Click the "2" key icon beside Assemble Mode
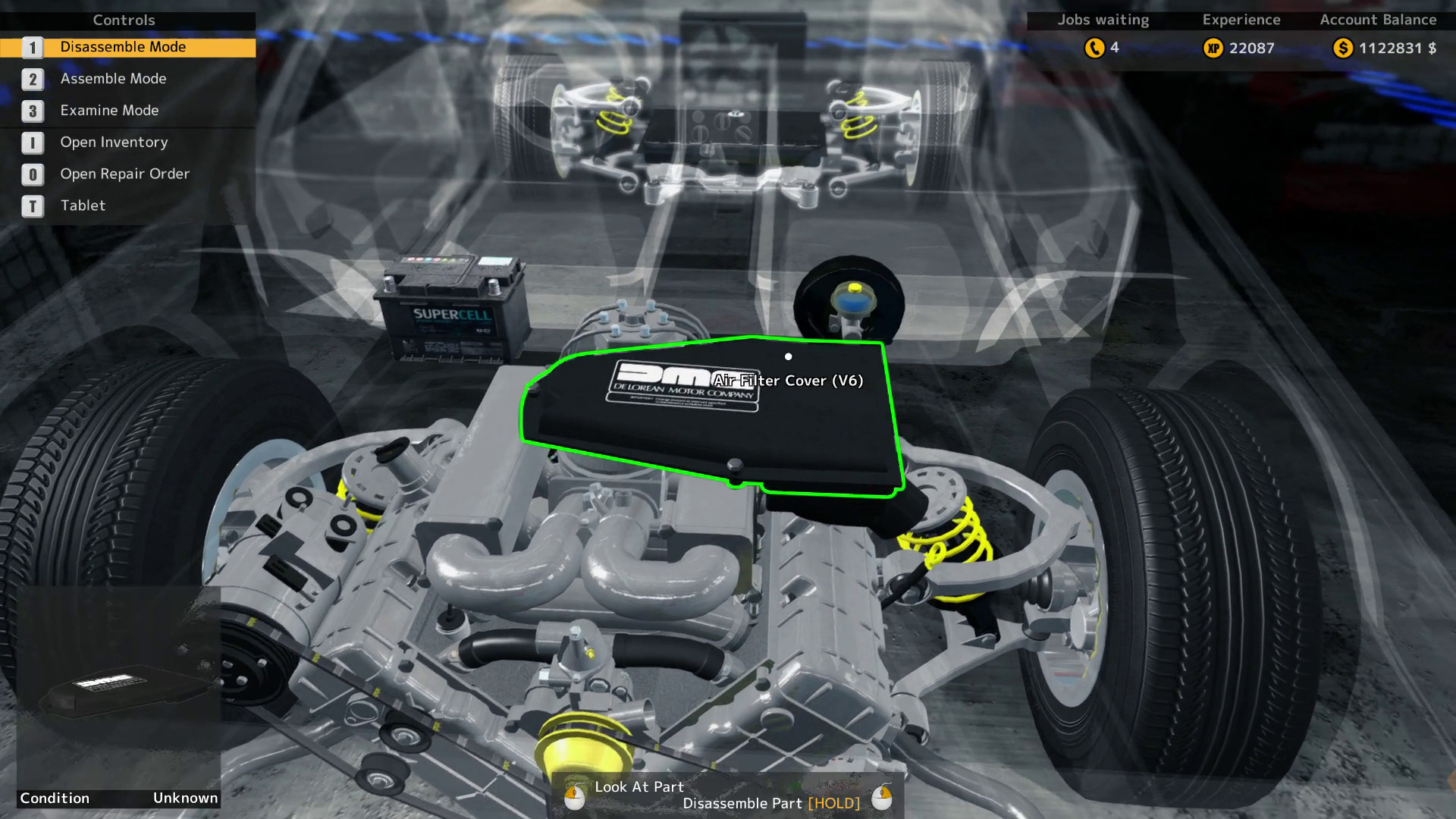This screenshot has height=819, width=1456. [x=32, y=79]
